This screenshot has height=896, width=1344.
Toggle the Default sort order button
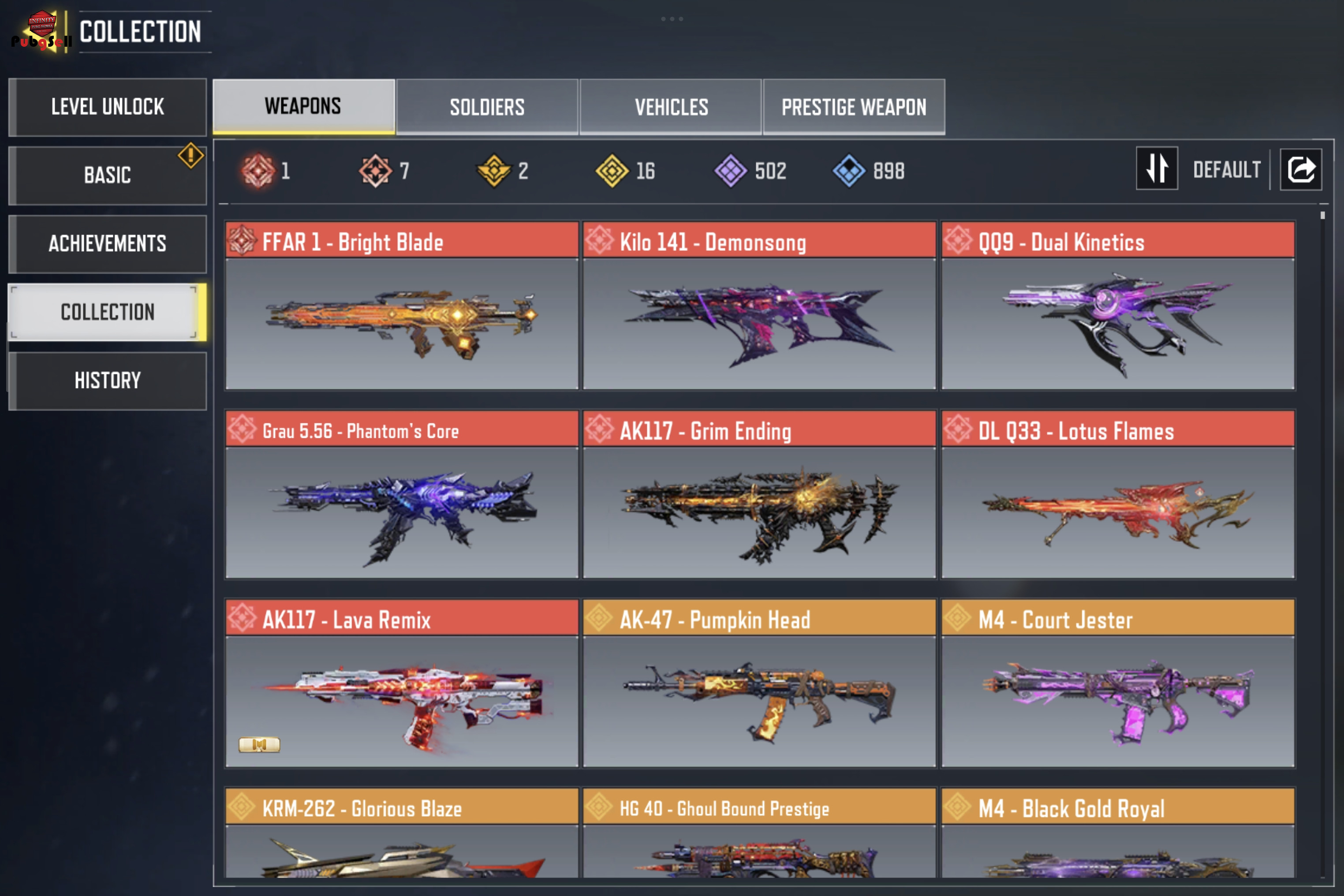(x=1157, y=168)
